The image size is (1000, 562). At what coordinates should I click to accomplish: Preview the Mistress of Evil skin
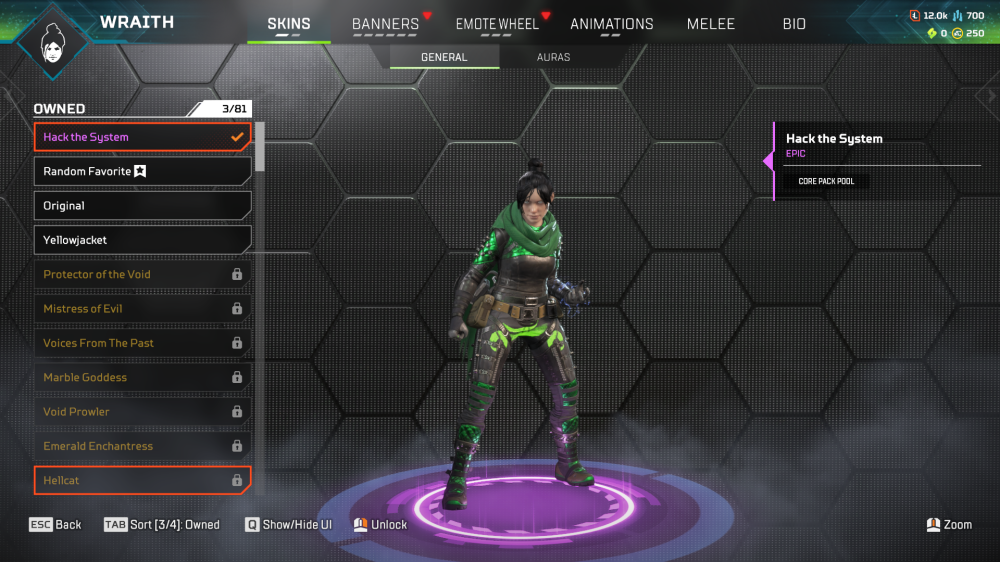[142, 309]
